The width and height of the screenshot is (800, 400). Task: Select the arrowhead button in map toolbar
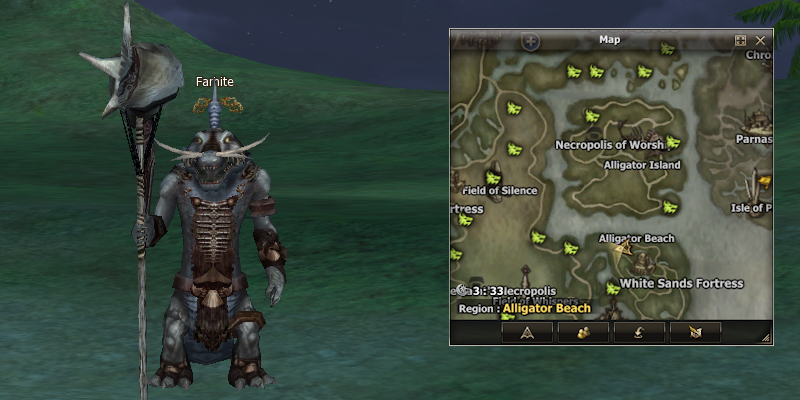527,333
